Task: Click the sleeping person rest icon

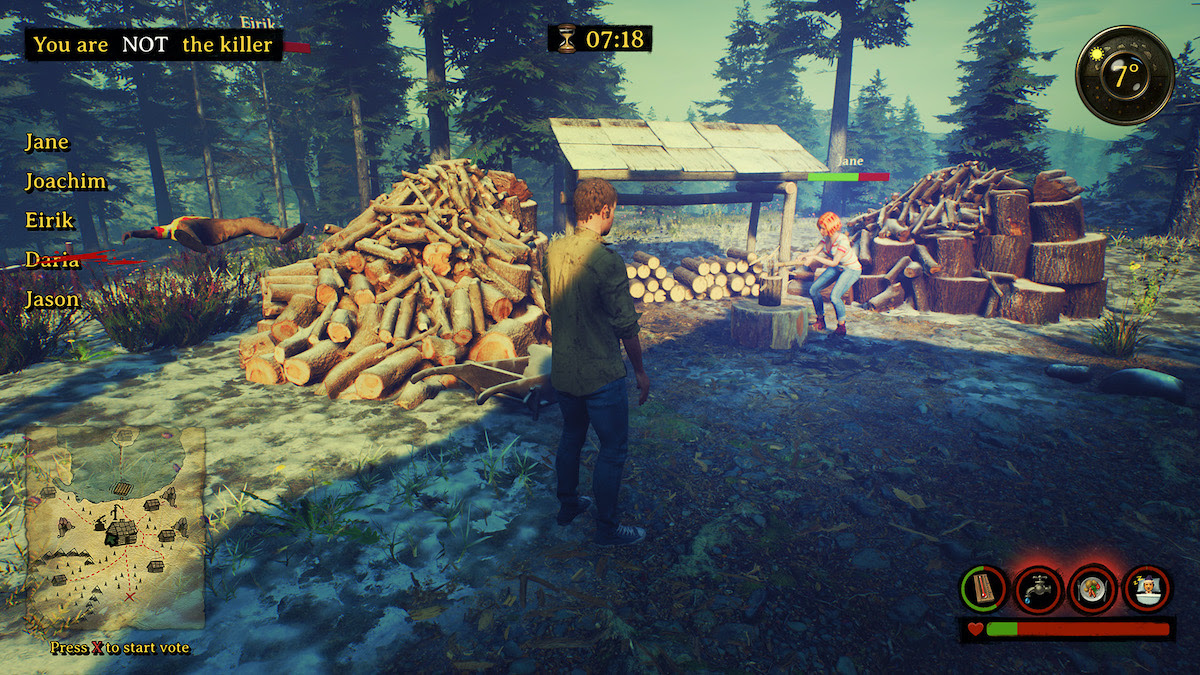Action: tap(1146, 589)
